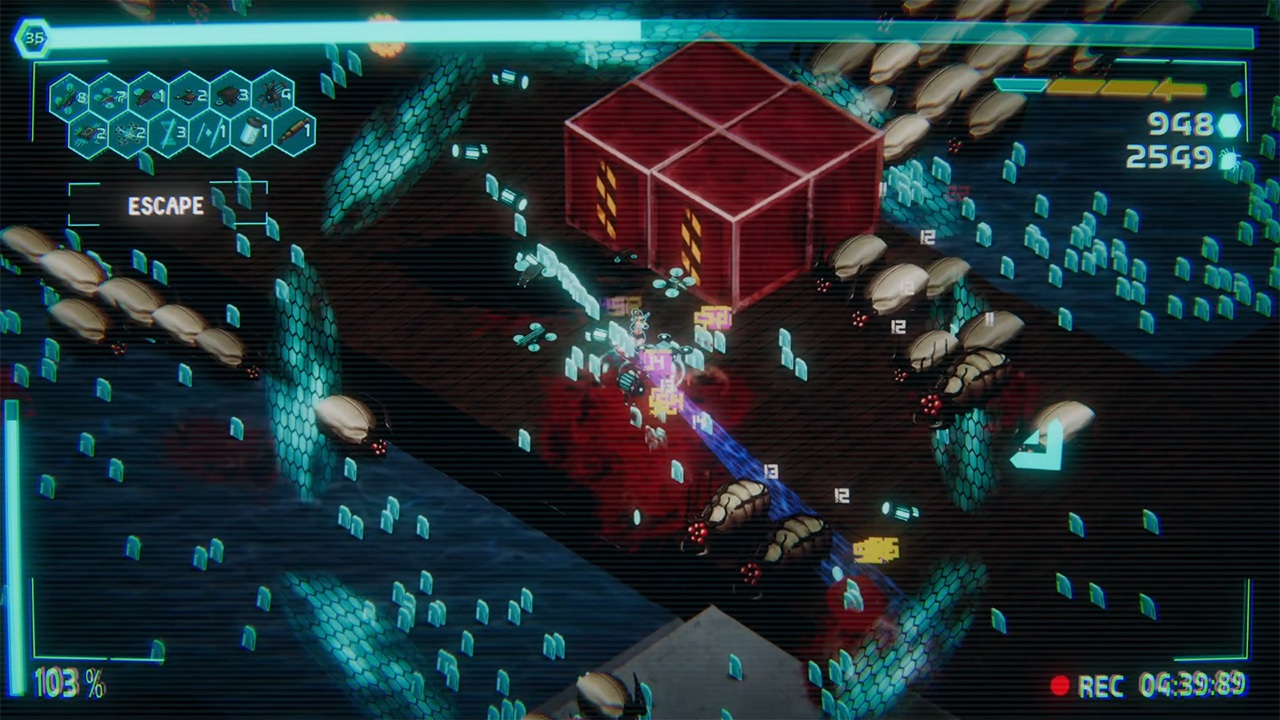Select the battery jar item hex slot
This screenshot has width=1280, height=720.
click(x=252, y=132)
